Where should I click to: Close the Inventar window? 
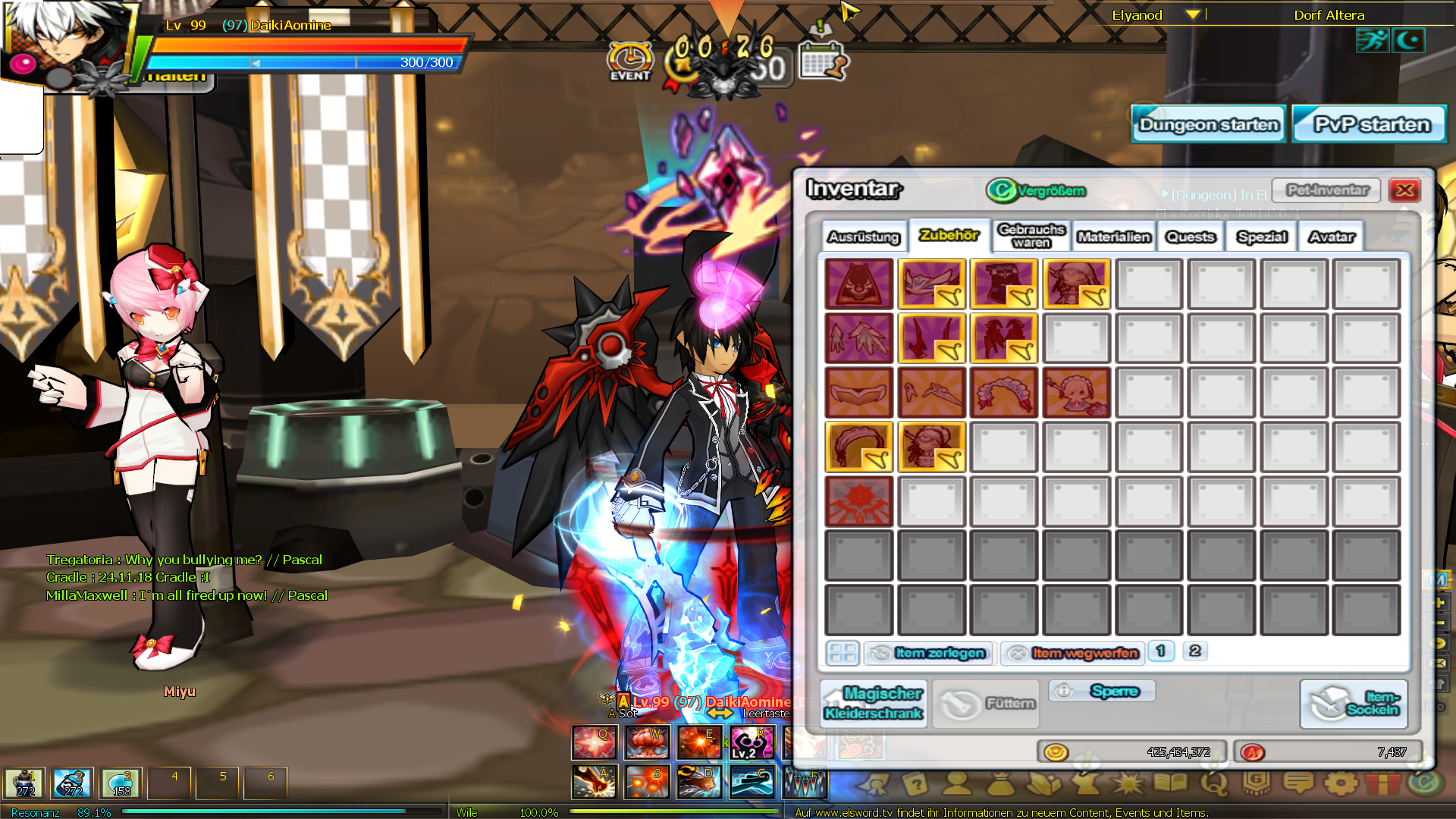[1404, 190]
